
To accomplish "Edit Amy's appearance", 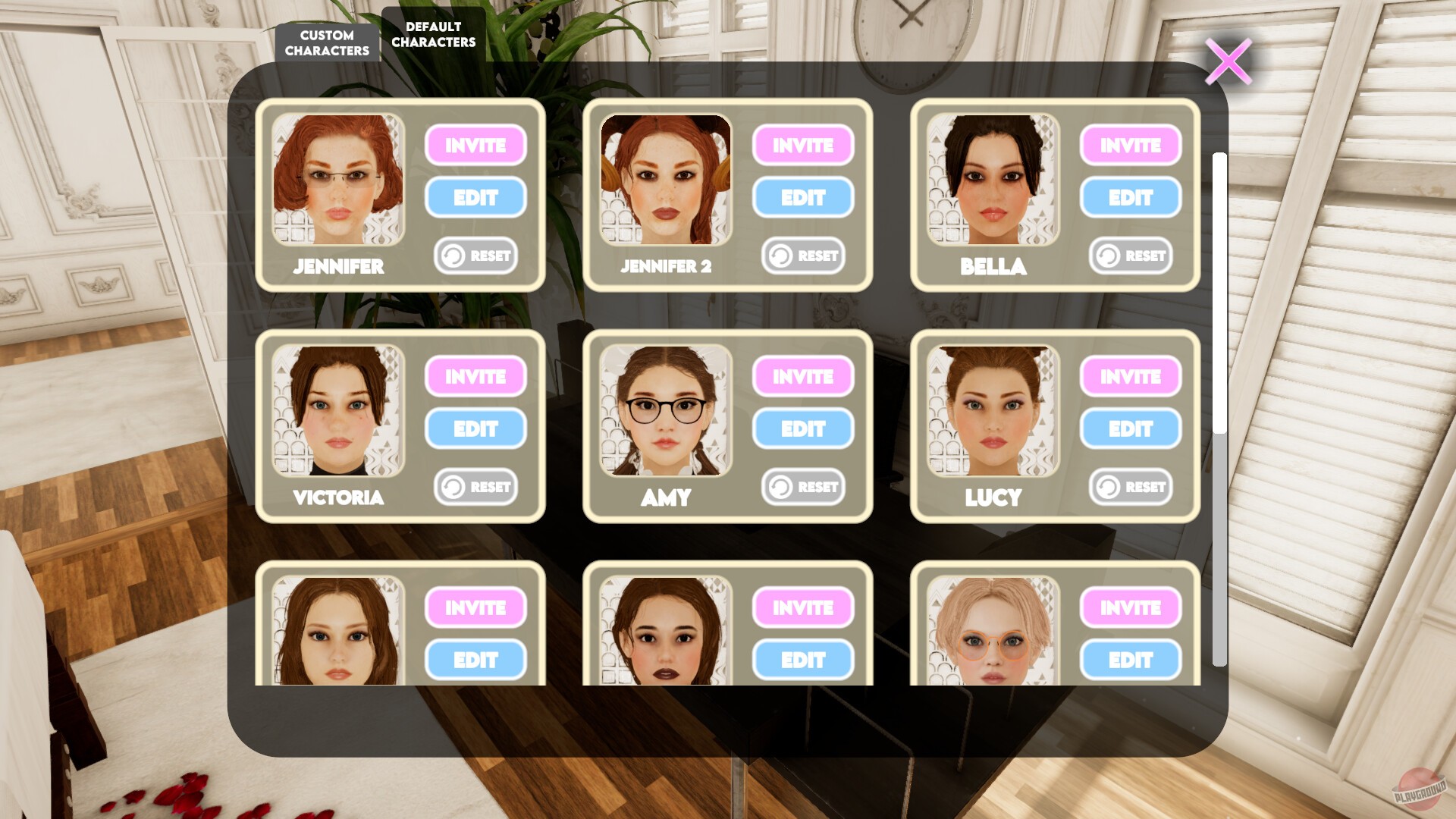I will 803,428.
